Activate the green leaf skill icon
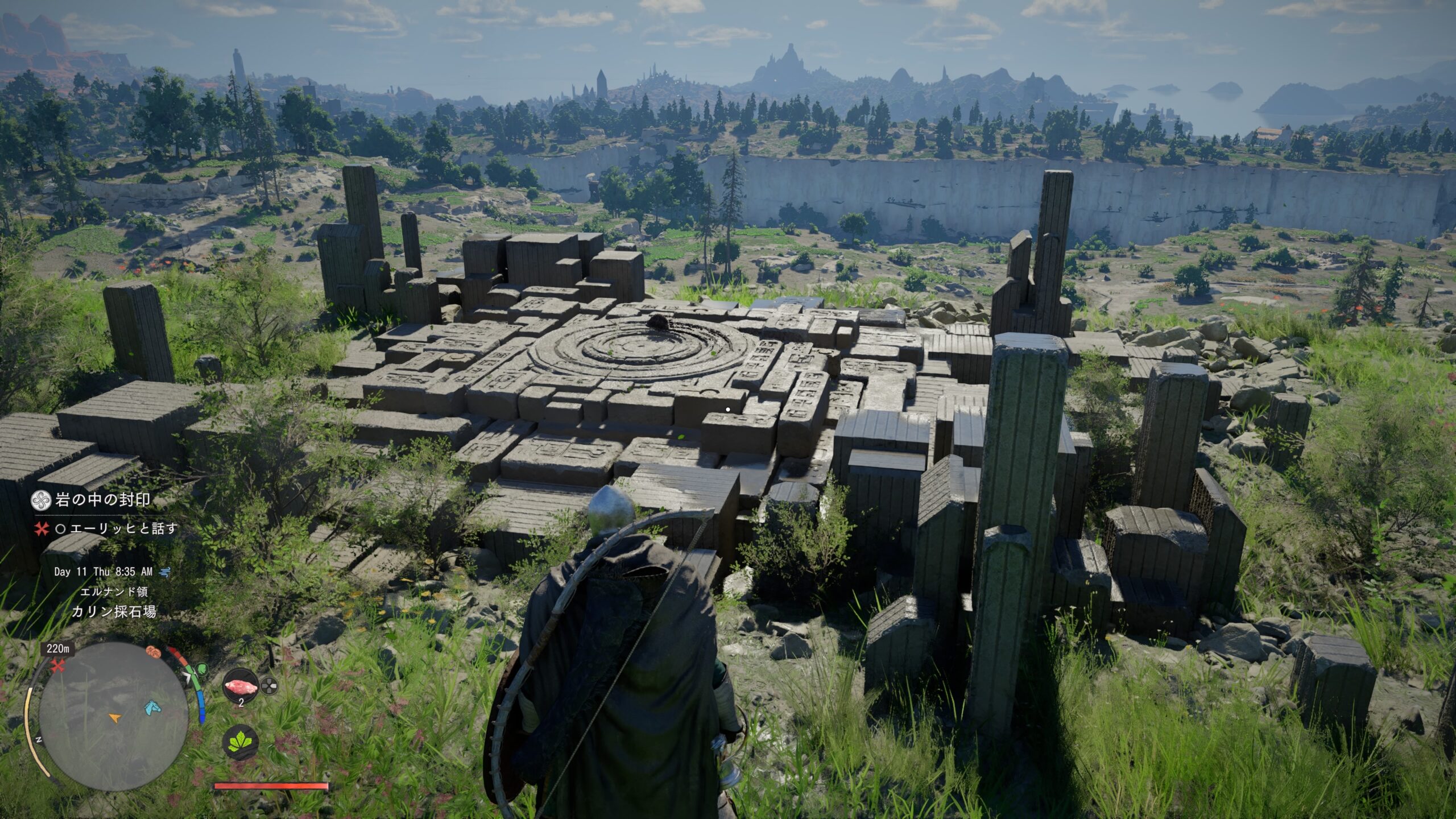1456x819 pixels. point(243,742)
